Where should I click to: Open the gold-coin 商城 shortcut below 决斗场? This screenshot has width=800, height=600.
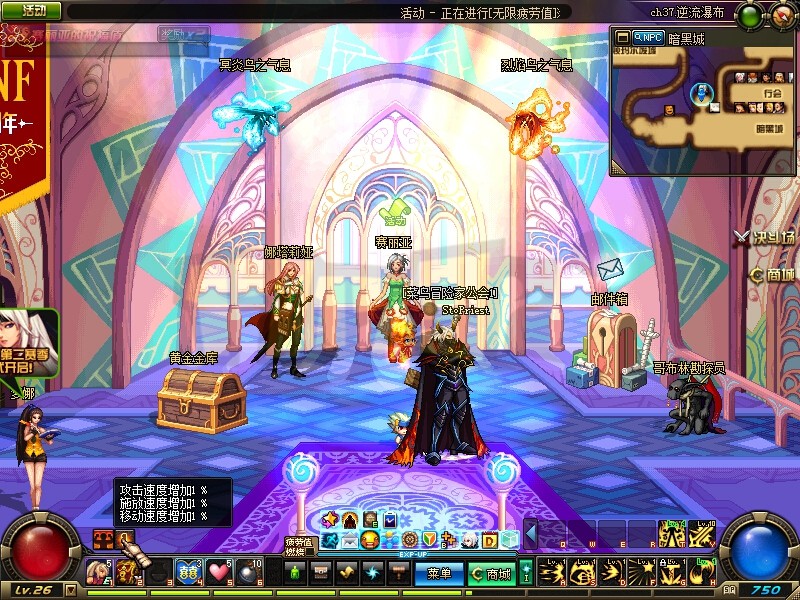tap(773, 274)
